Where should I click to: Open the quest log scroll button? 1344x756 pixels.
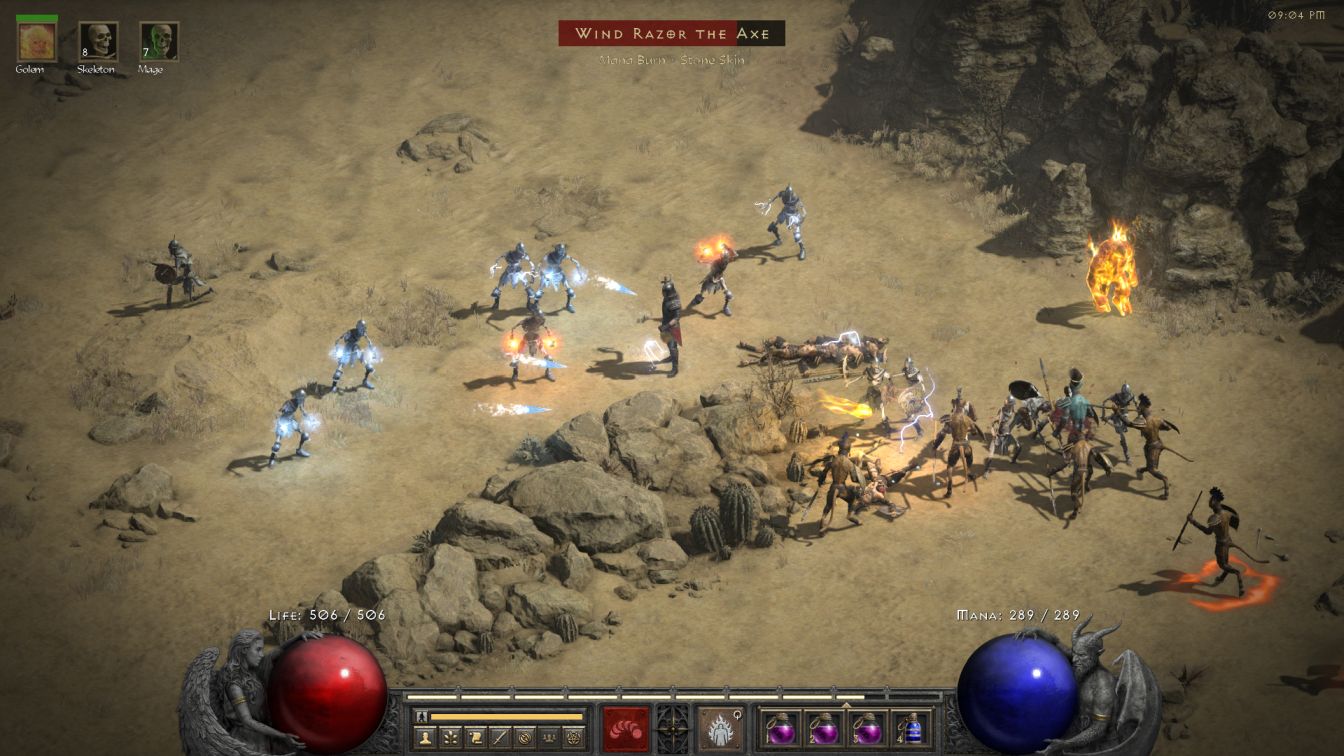pyautogui.click(x=476, y=737)
